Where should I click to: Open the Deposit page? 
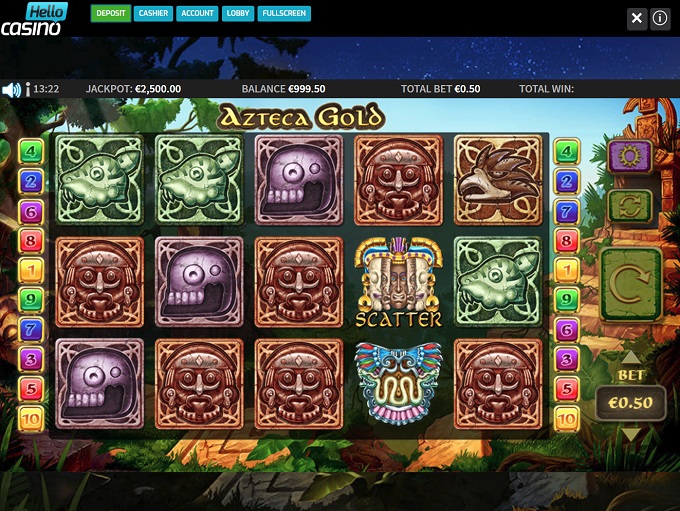coord(111,14)
